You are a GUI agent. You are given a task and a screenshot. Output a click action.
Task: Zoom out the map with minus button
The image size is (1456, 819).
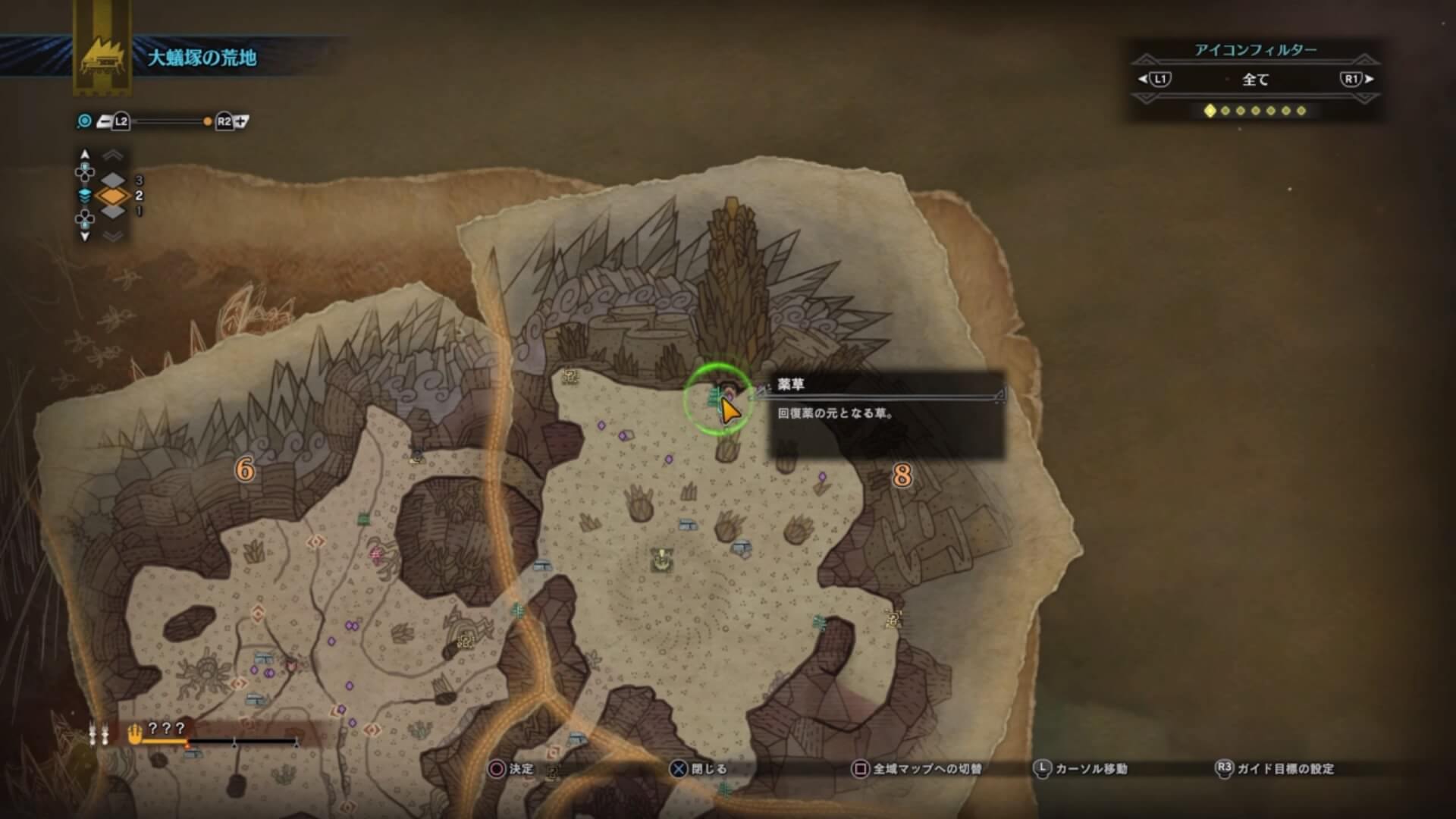point(104,121)
